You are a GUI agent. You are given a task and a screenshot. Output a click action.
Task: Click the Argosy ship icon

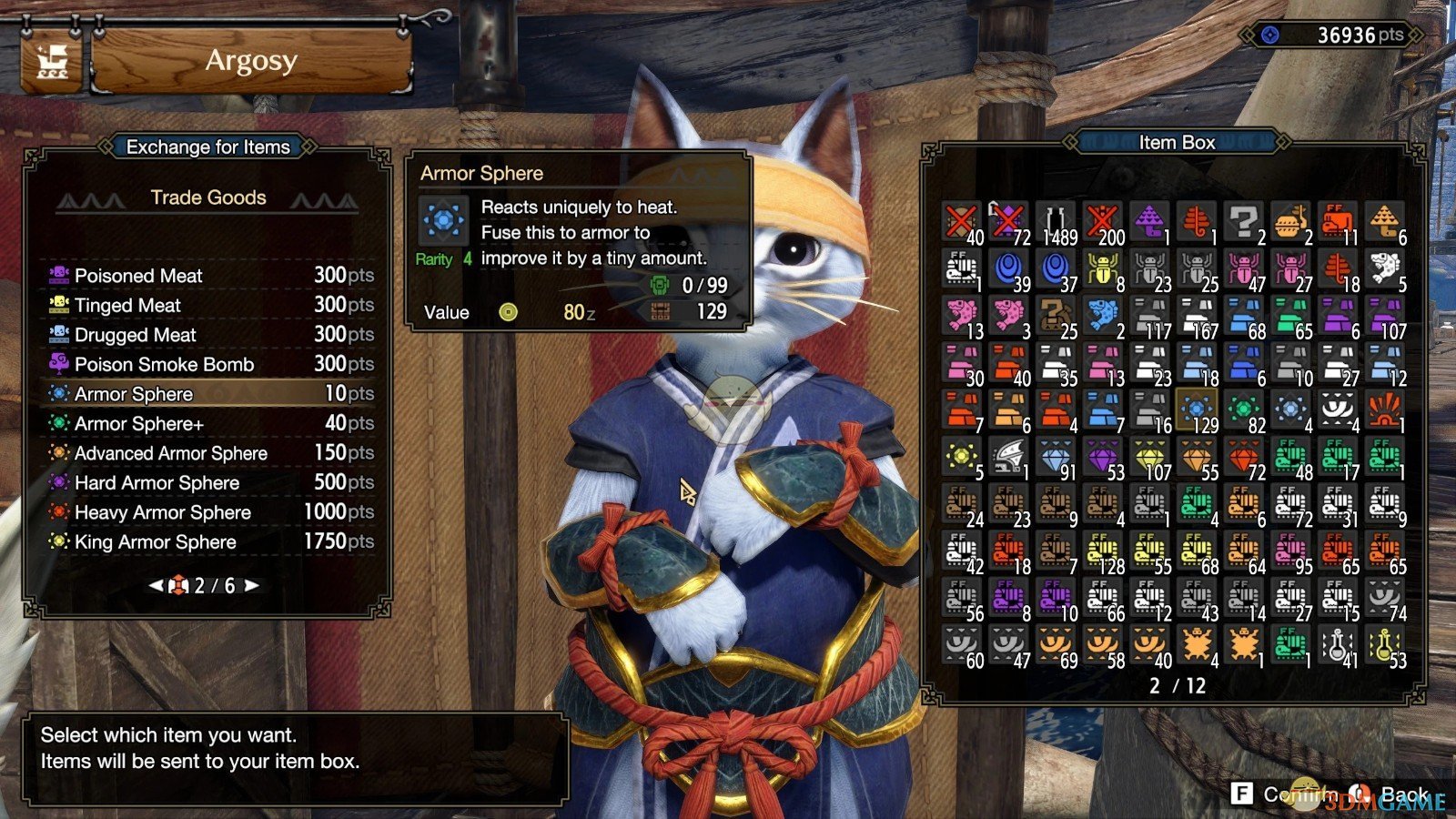[52, 63]
